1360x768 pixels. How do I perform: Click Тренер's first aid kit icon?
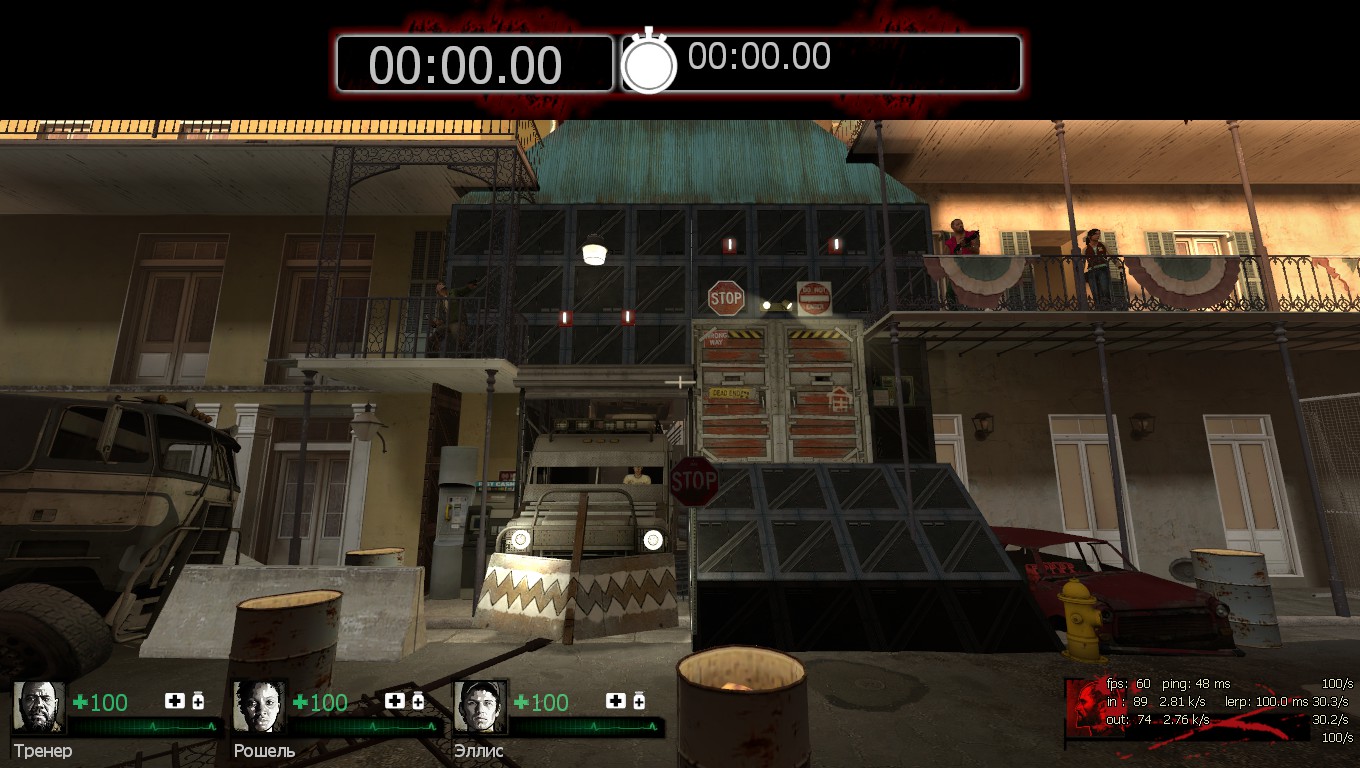(175, 701)
